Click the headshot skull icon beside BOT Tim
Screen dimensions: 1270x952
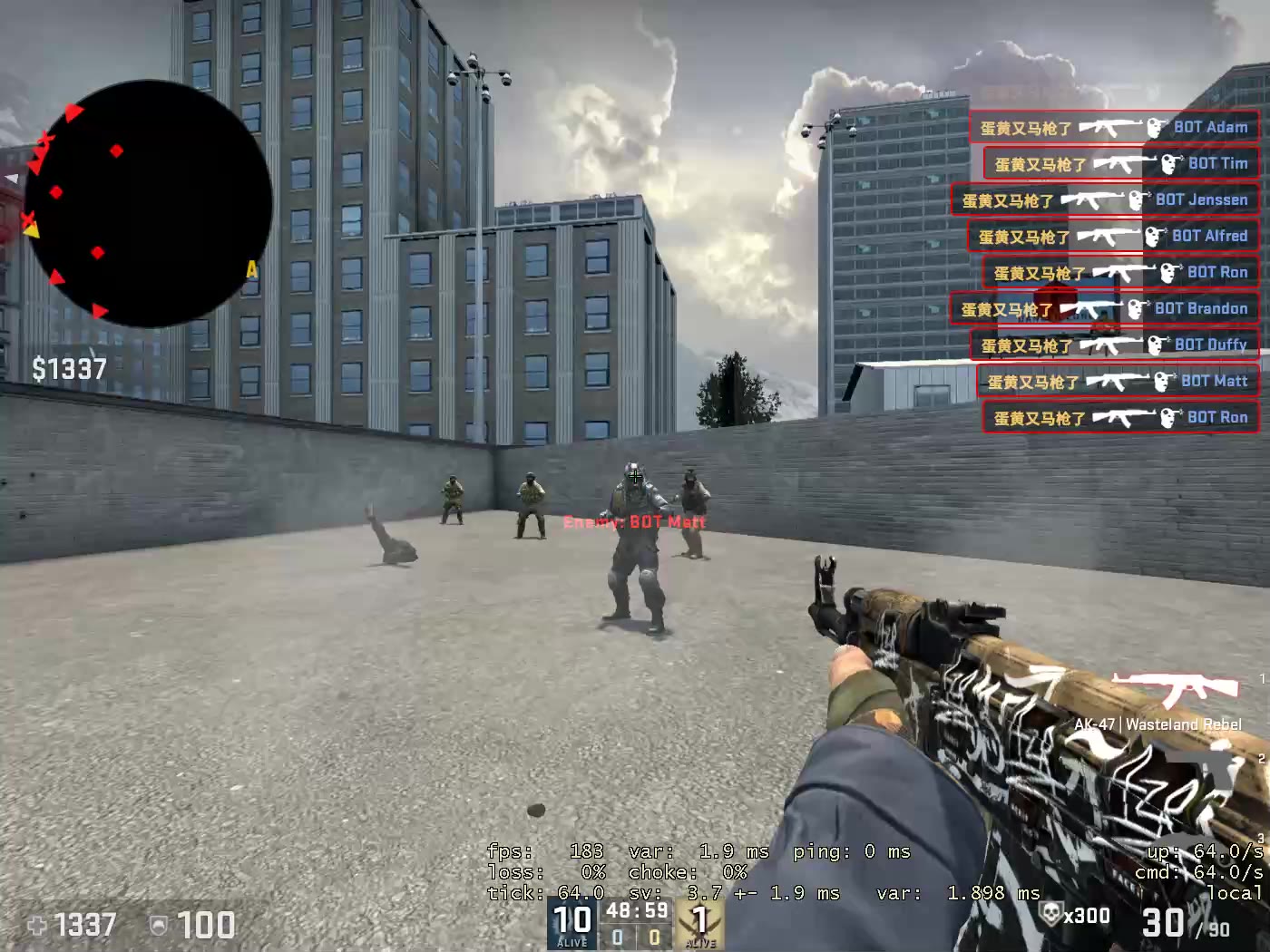tap(1167, 163)
